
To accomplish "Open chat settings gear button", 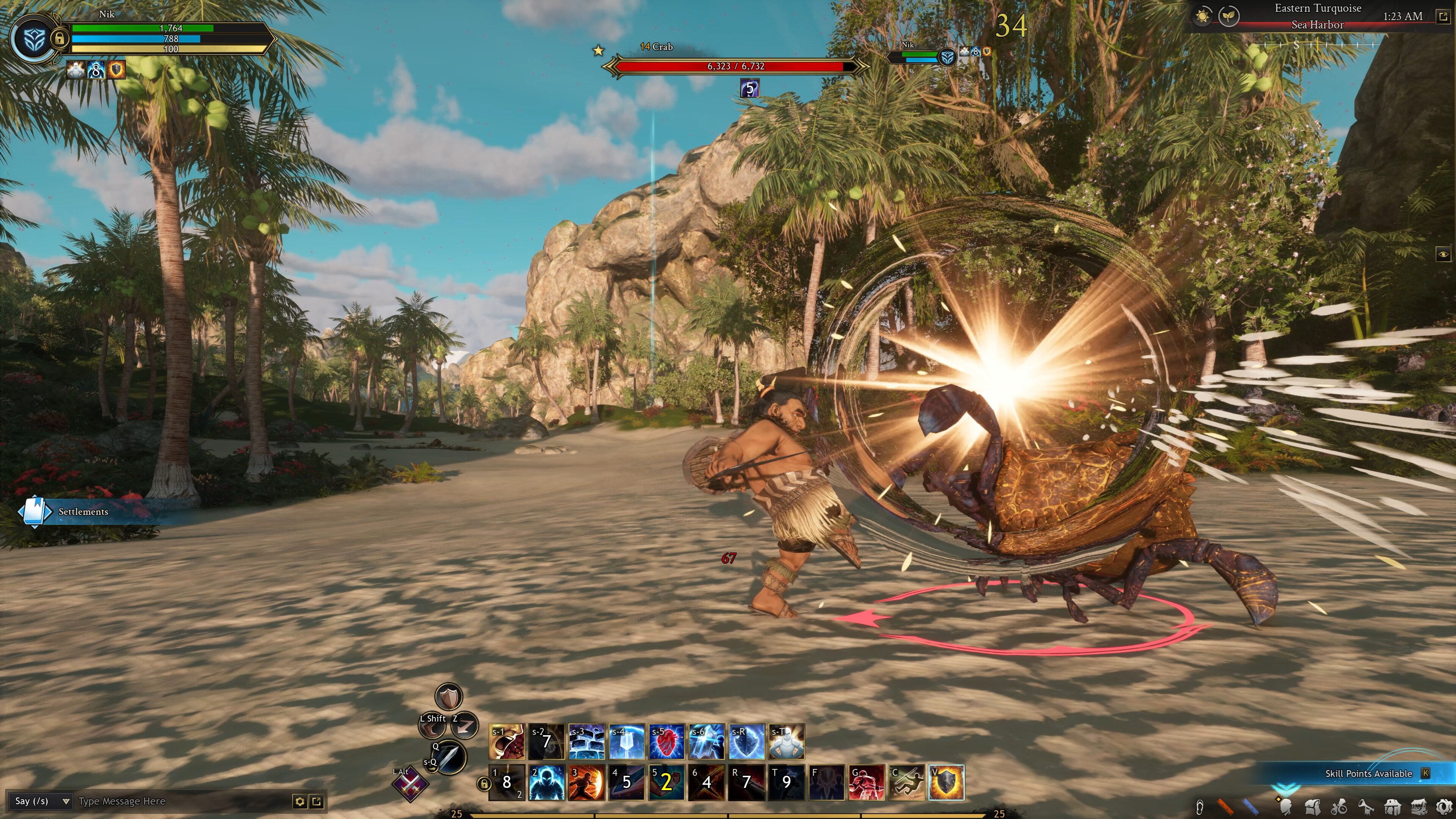I will click(300, 801).
